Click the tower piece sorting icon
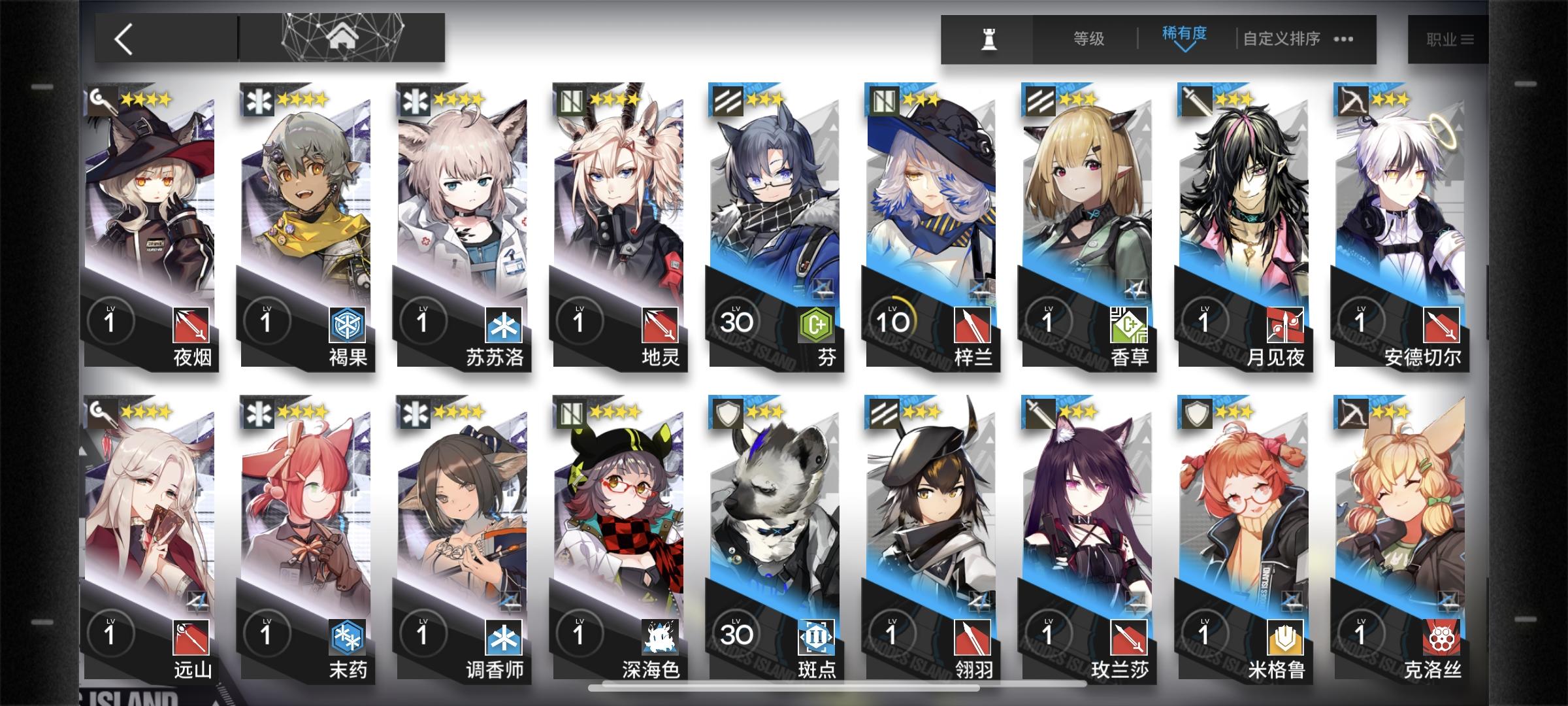Image resolution: width=1568 pixels, height=706 pixels. [x=988, y=38]
